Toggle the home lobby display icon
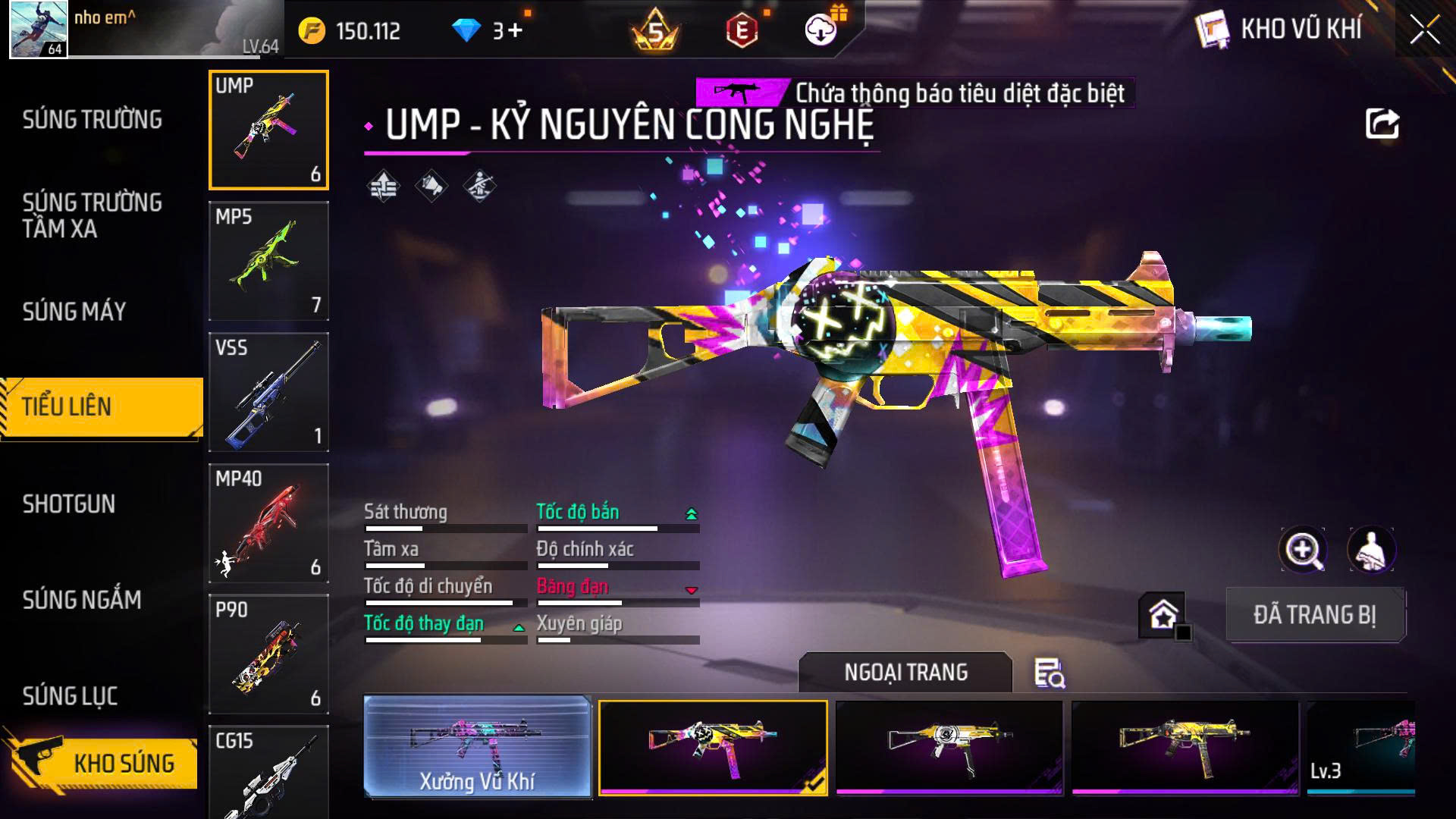The width and height of the screenshot is (1456, 819). click(x=1163, y=615)
